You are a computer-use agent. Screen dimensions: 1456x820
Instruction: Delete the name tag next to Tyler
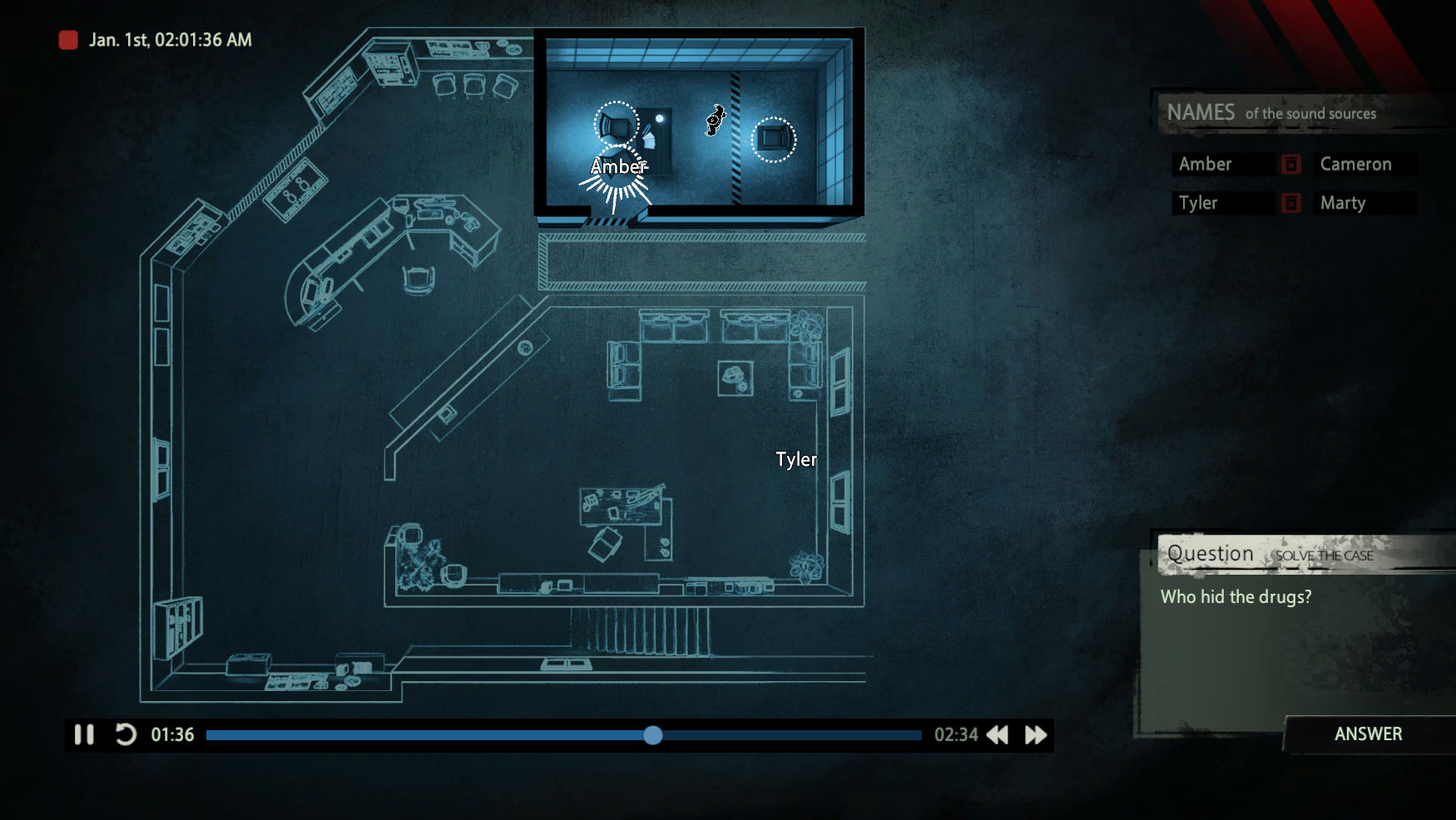(x=1291, y=202)
